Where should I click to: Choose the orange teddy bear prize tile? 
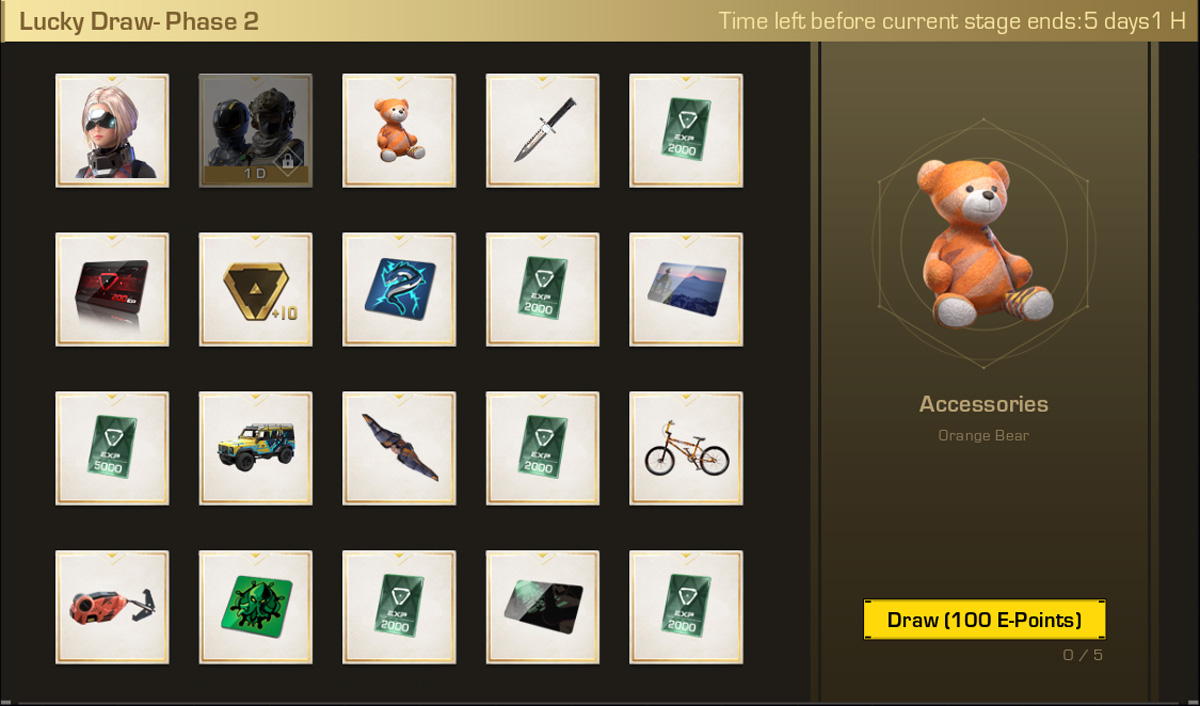click(399, 130)
